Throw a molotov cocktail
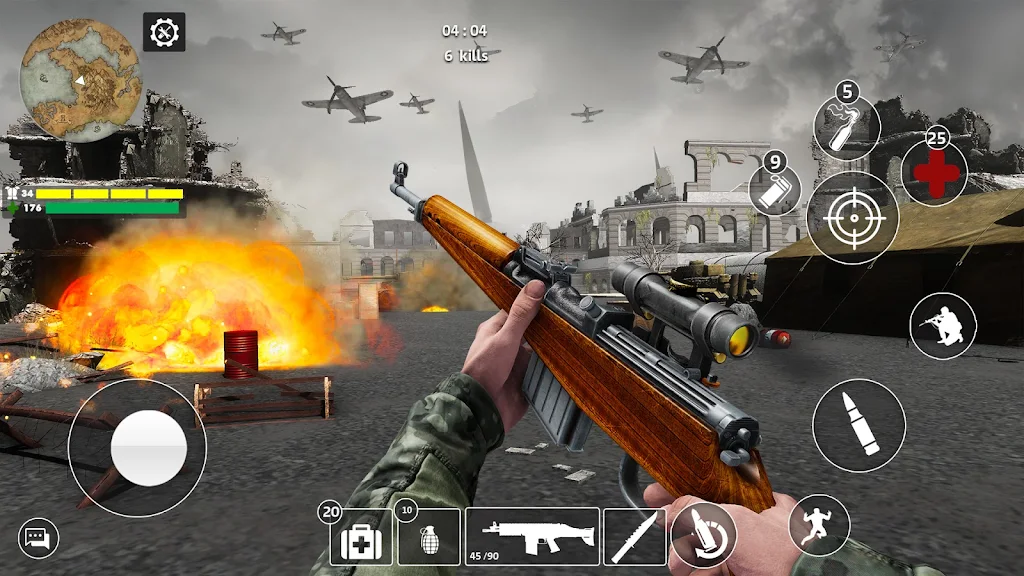 846,128
